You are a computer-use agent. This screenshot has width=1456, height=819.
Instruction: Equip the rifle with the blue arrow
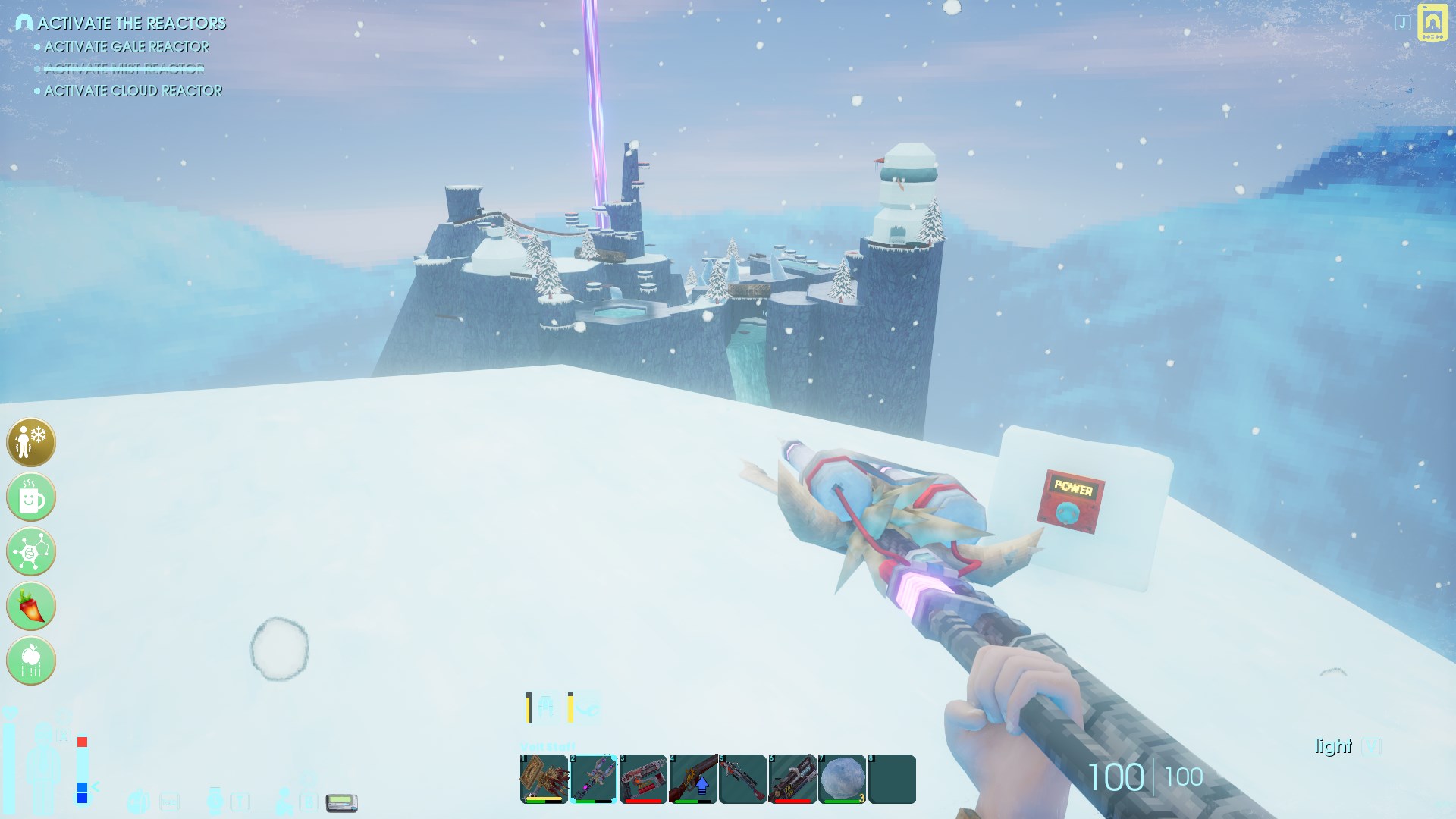(693, 779)
